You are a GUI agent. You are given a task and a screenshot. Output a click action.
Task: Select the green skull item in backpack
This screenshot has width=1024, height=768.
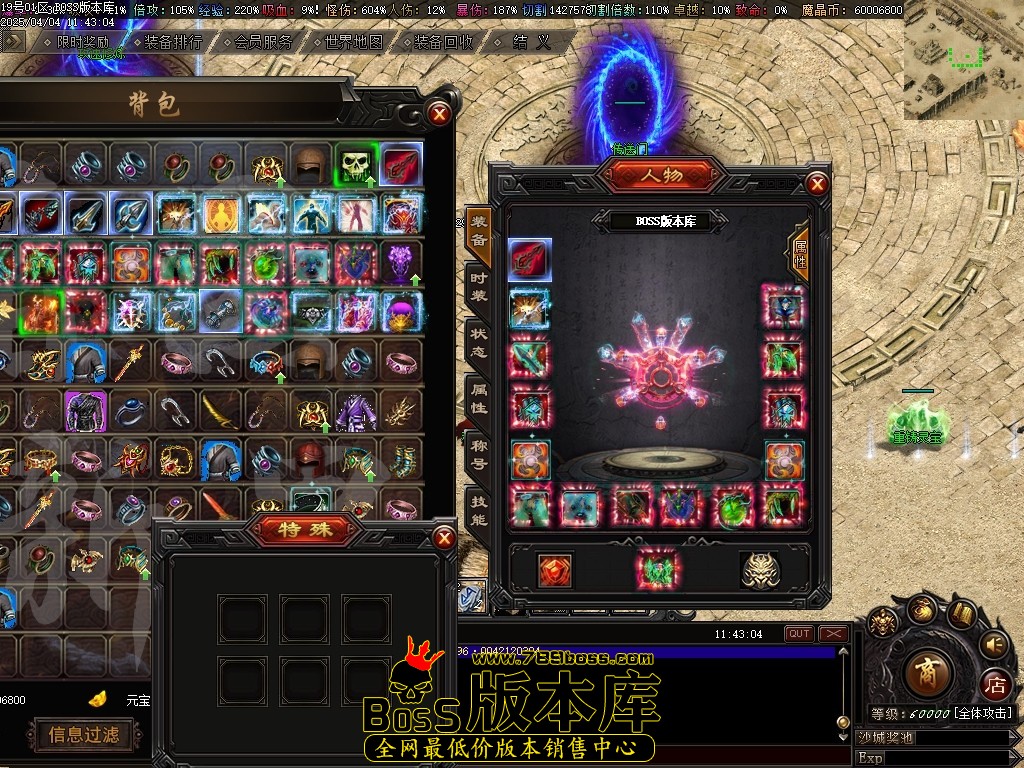tap(355, 165)
